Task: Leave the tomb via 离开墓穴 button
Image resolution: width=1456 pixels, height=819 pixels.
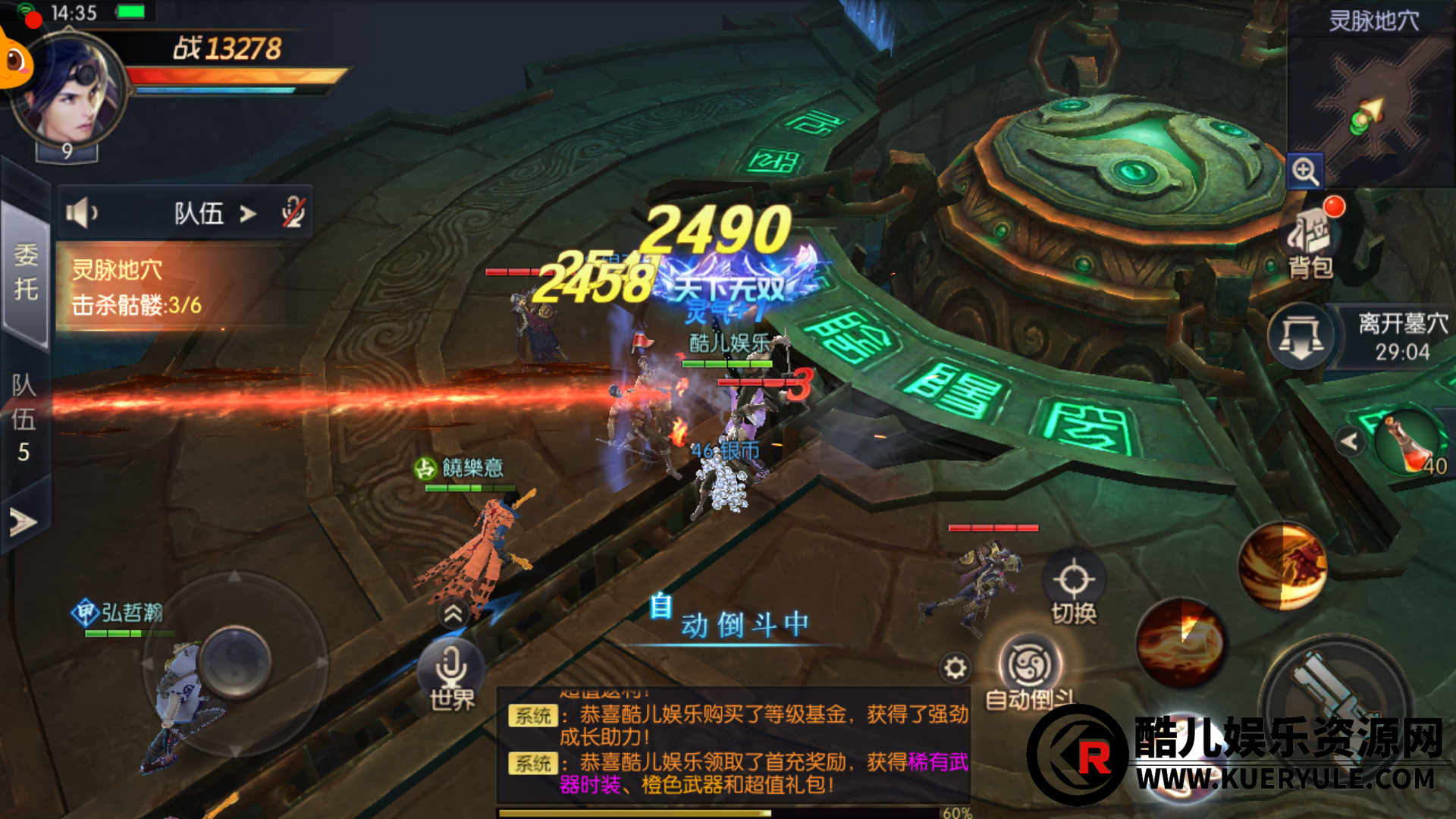Action: pos(1301,337)
